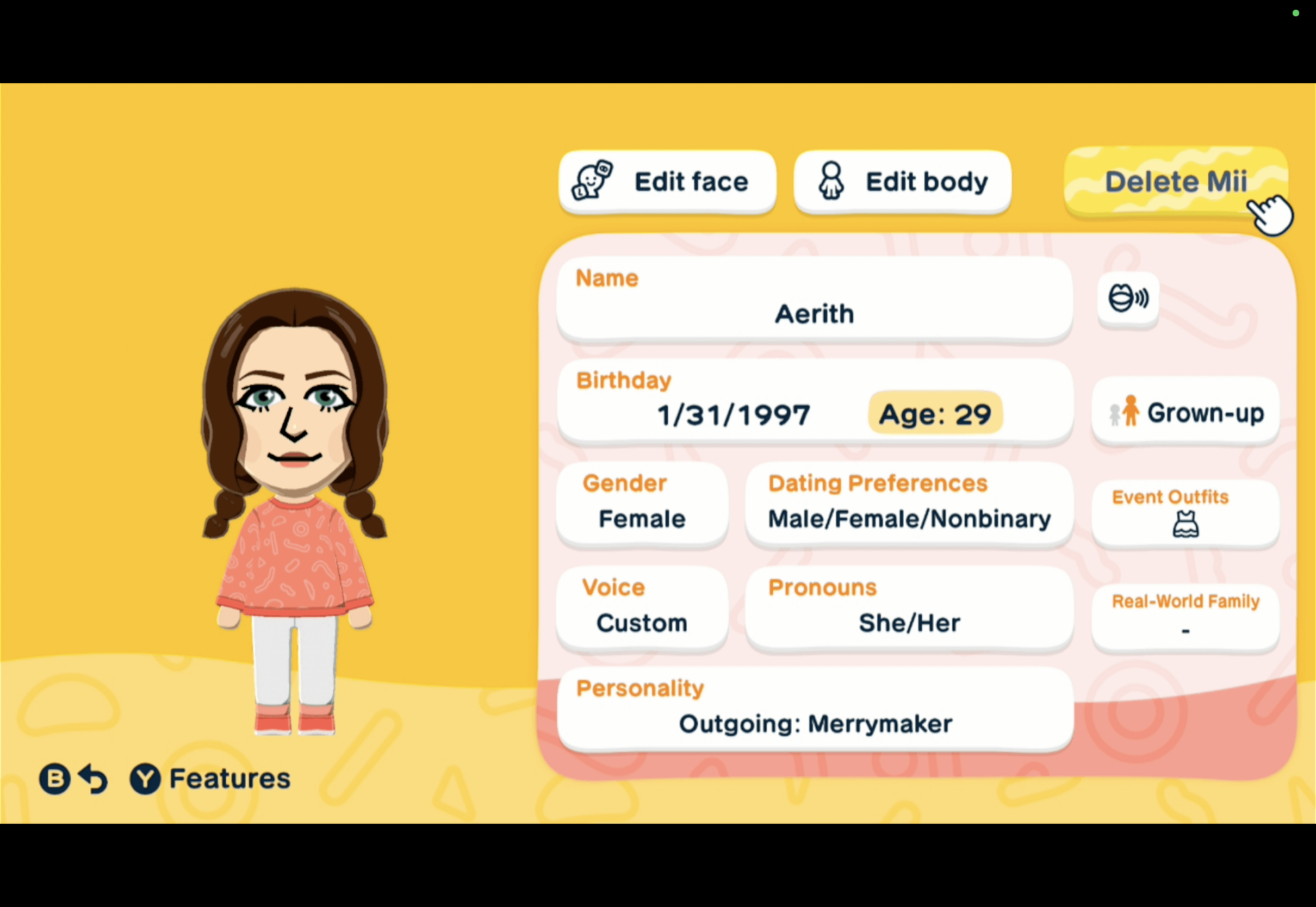Click the Birthday 1/31/1997 field

click(734, 413)
